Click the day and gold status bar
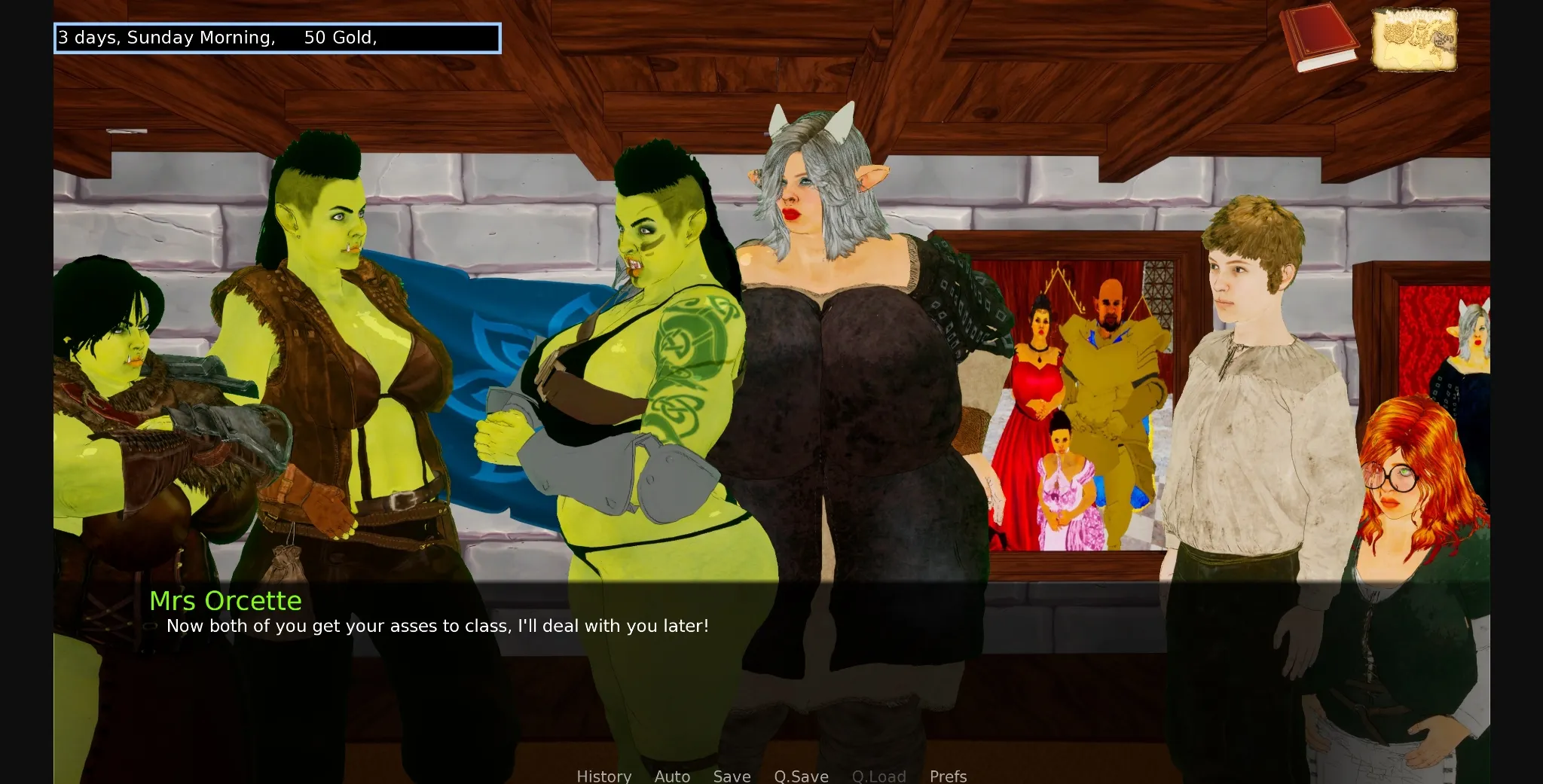1543x784 pixels. [x=277, y=37]
